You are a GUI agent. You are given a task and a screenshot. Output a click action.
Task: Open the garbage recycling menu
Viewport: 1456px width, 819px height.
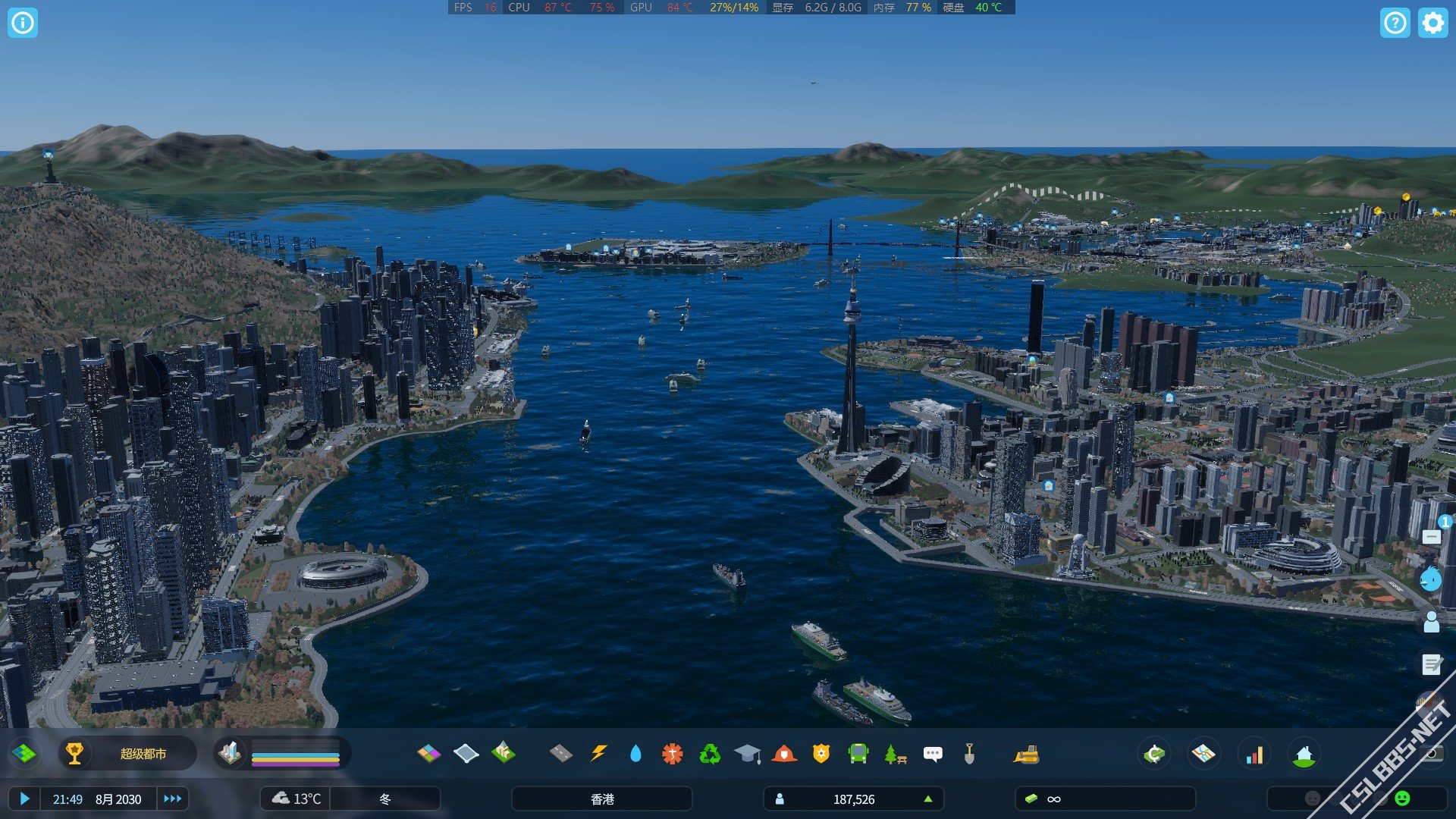tap(710, 754)
